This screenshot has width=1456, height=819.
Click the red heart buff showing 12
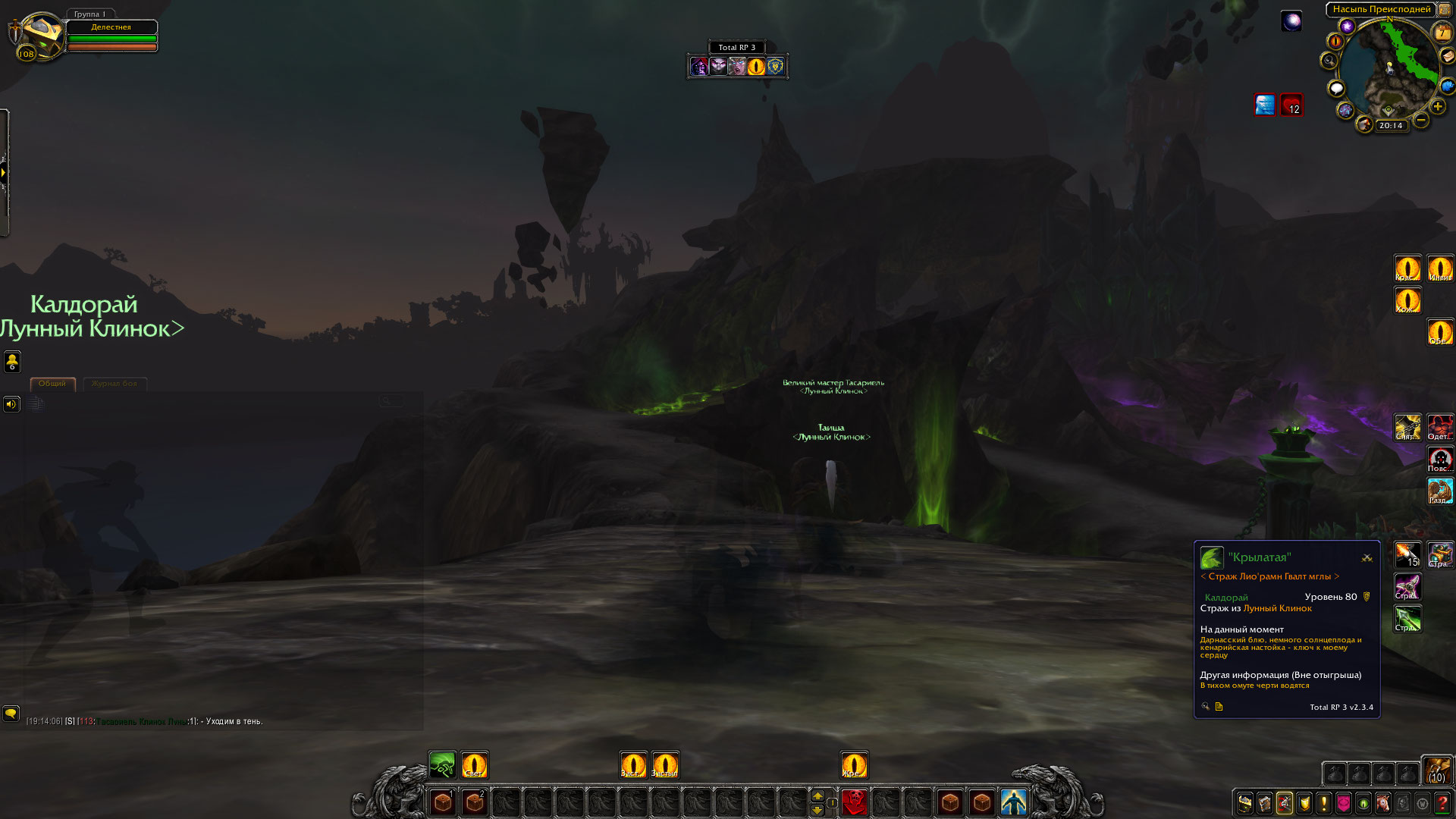[1291, 105]
